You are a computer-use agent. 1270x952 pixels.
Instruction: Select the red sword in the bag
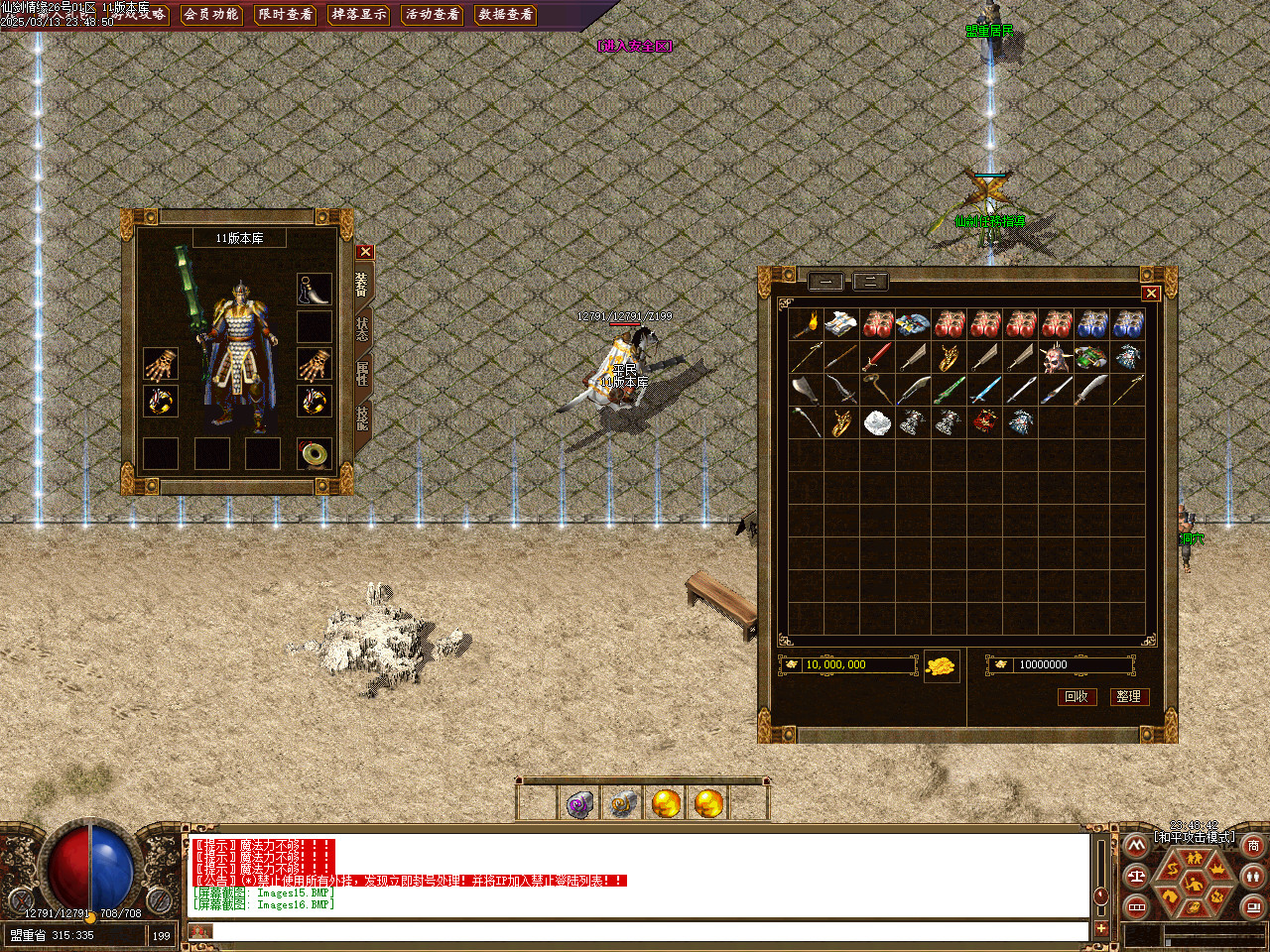click(x=877, y=357)
